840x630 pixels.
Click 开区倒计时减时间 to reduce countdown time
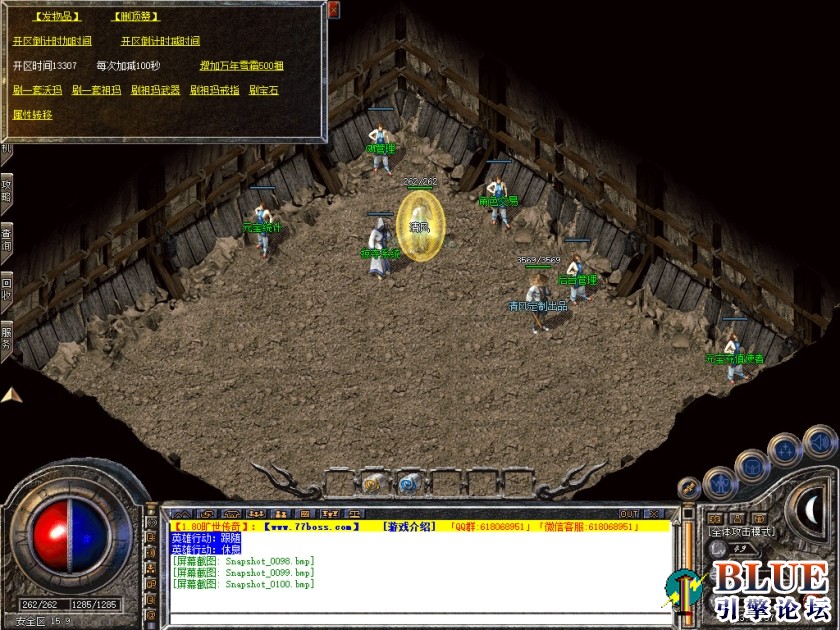(x=160, y=41)
